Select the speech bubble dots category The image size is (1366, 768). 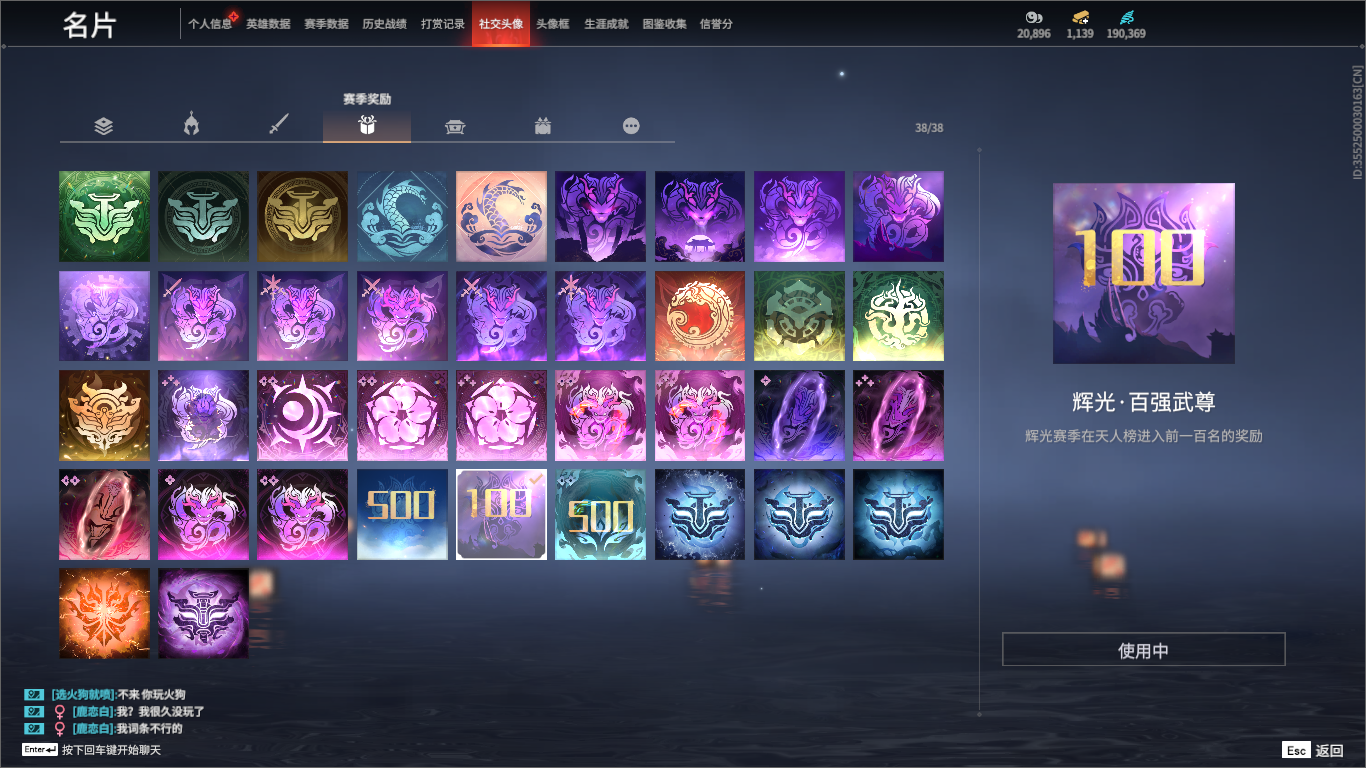click(x=631, y=126)
